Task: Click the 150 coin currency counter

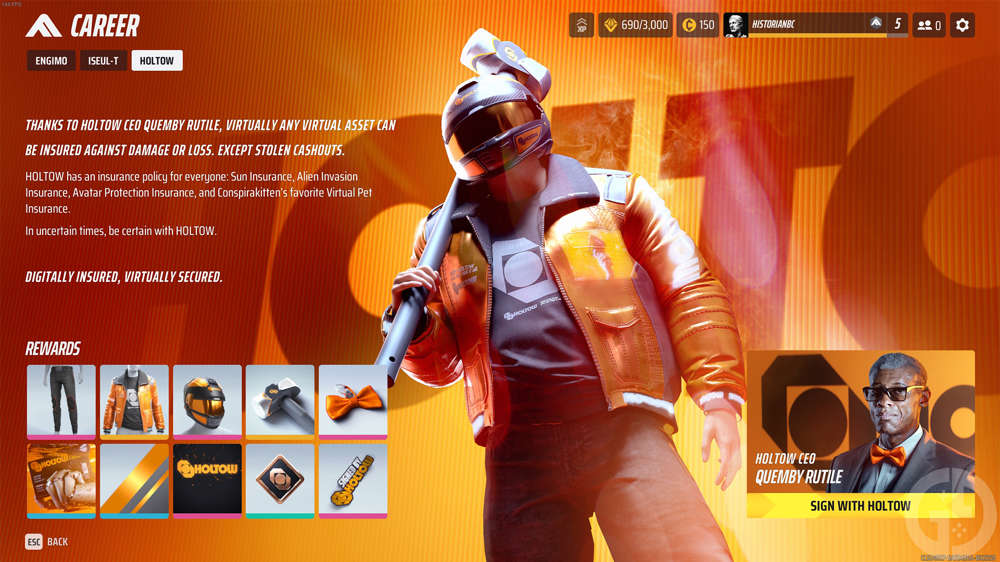Action: 698,25
